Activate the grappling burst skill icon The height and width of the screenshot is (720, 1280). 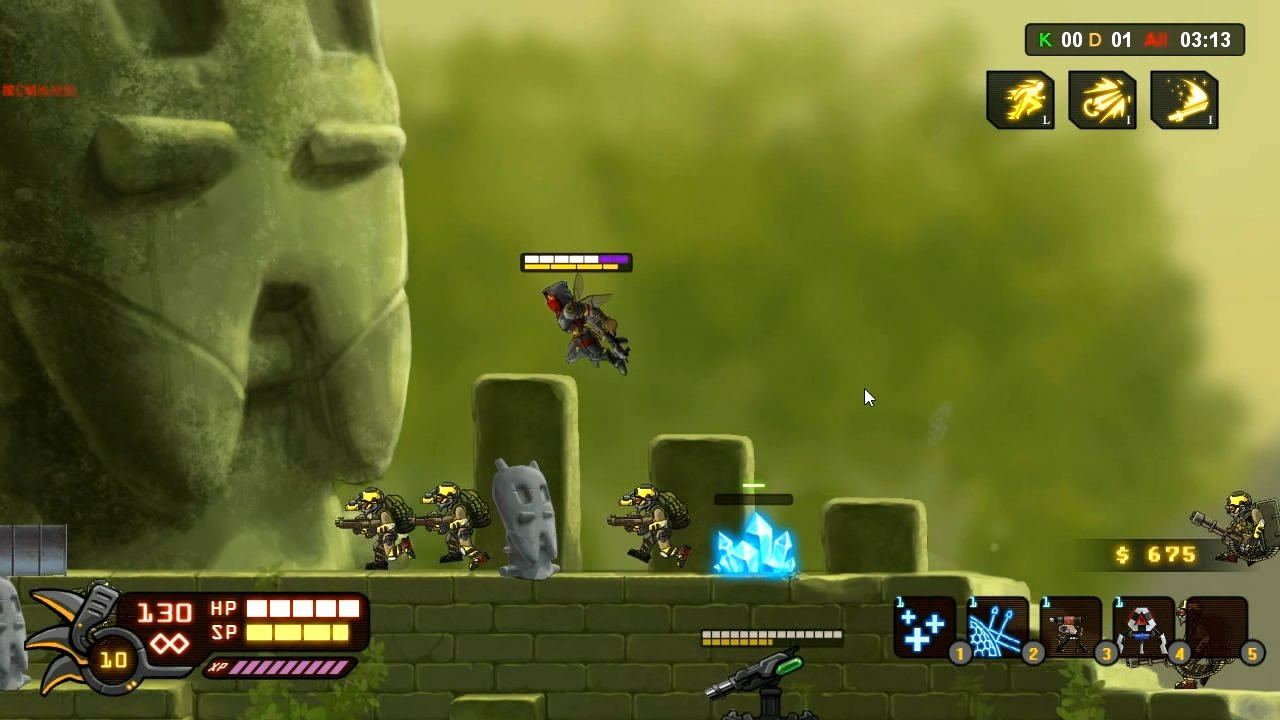[x=1102, y=100]
